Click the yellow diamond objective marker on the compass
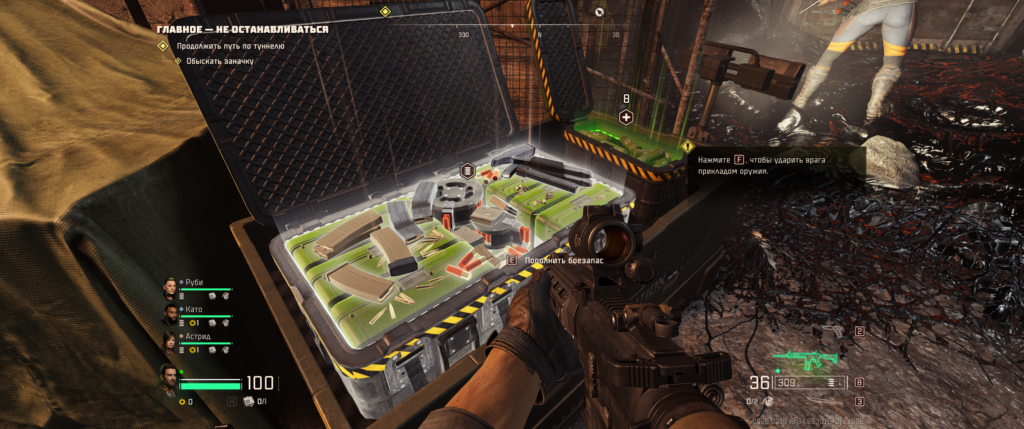Image resolution: width=1024 pixels, height=429 pixels. click(x=385, y=12)
